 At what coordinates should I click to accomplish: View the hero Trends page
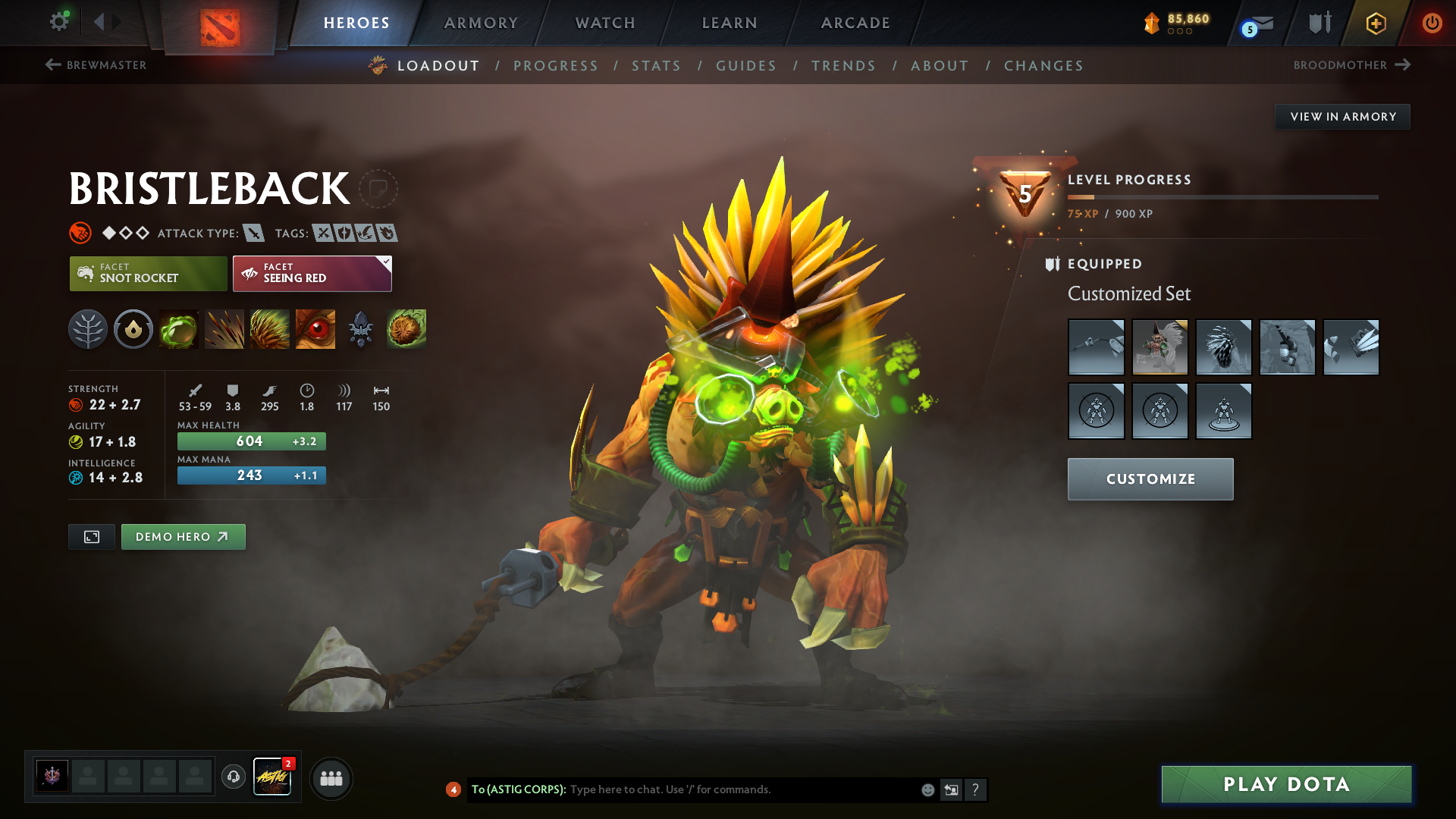coord(843,66)
